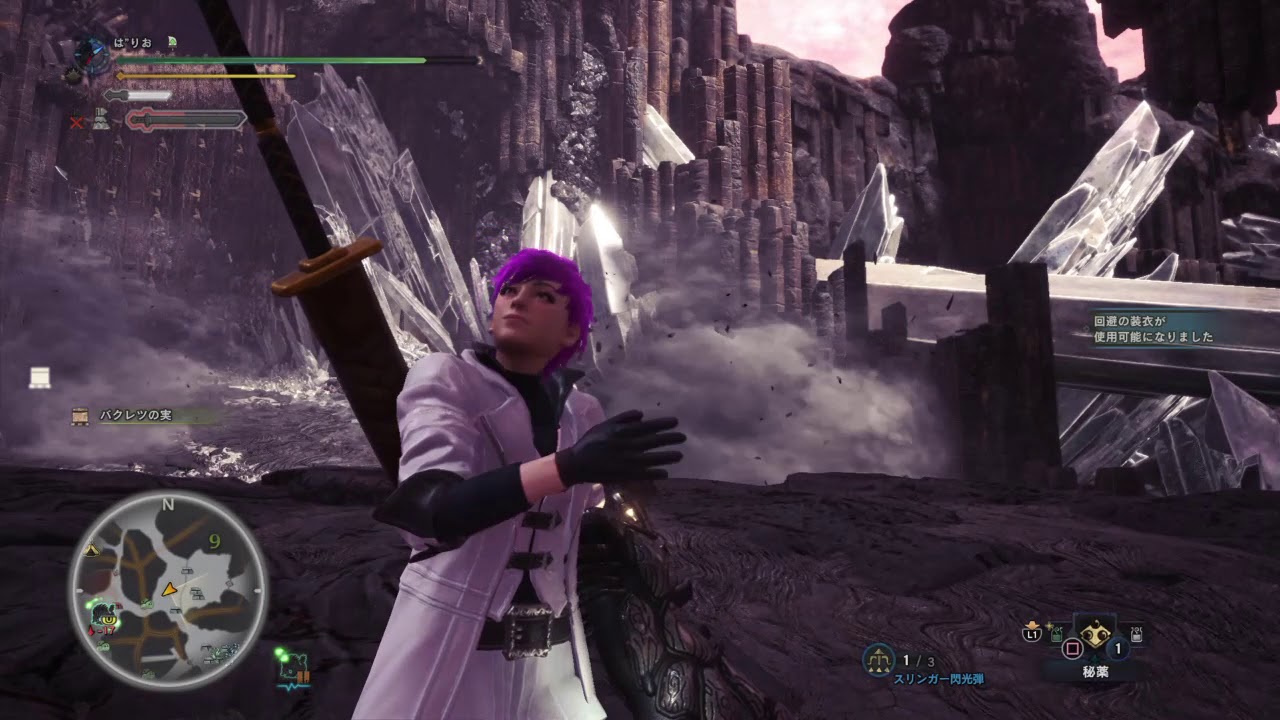Click the yellow camp tent marker on minimap
The width and height of the screenshot is (1280, 720).
(92, 550)
